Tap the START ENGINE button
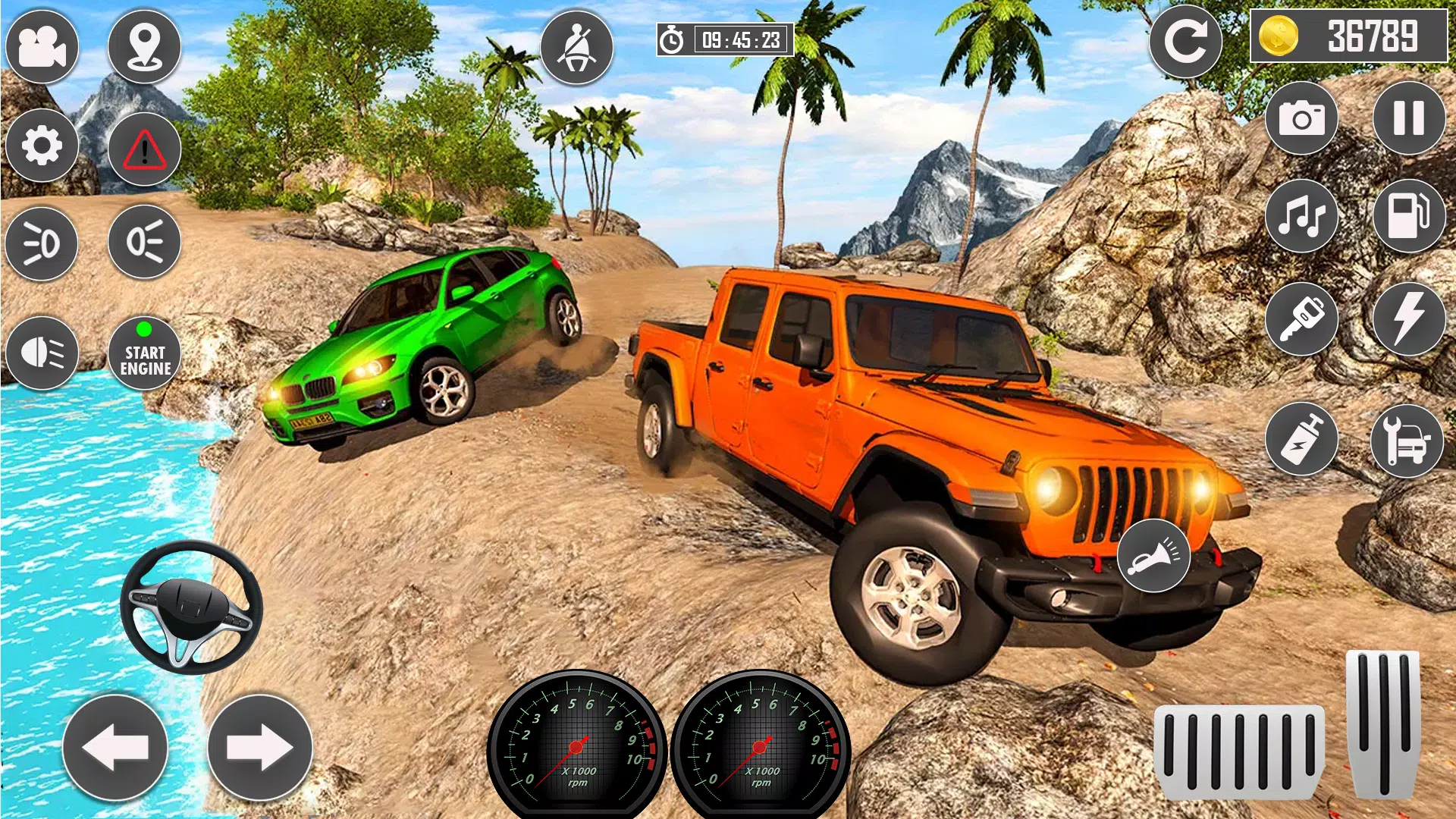 tap(144, 353)
